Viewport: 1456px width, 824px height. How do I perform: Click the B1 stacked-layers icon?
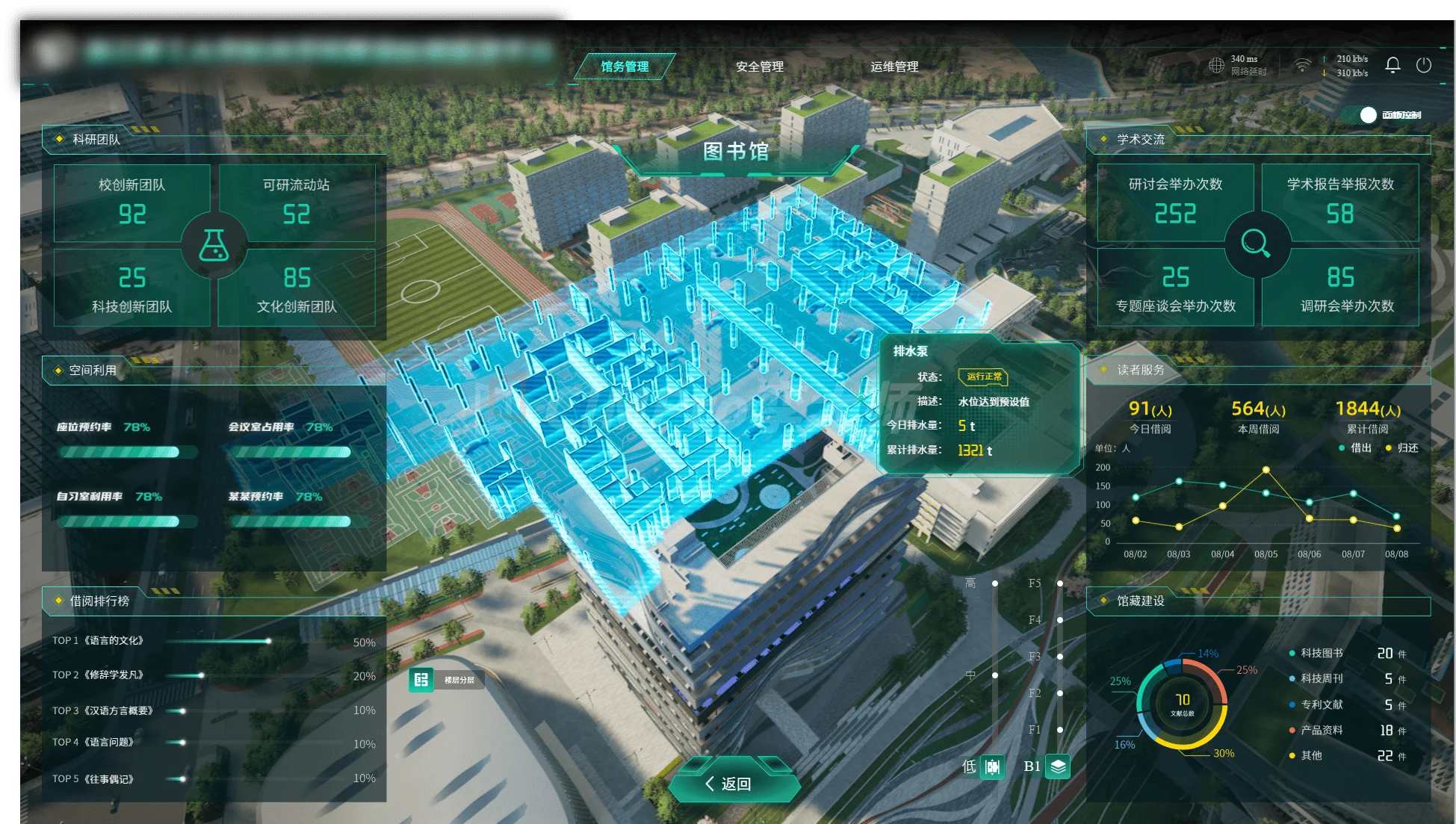click(1058, 766)
